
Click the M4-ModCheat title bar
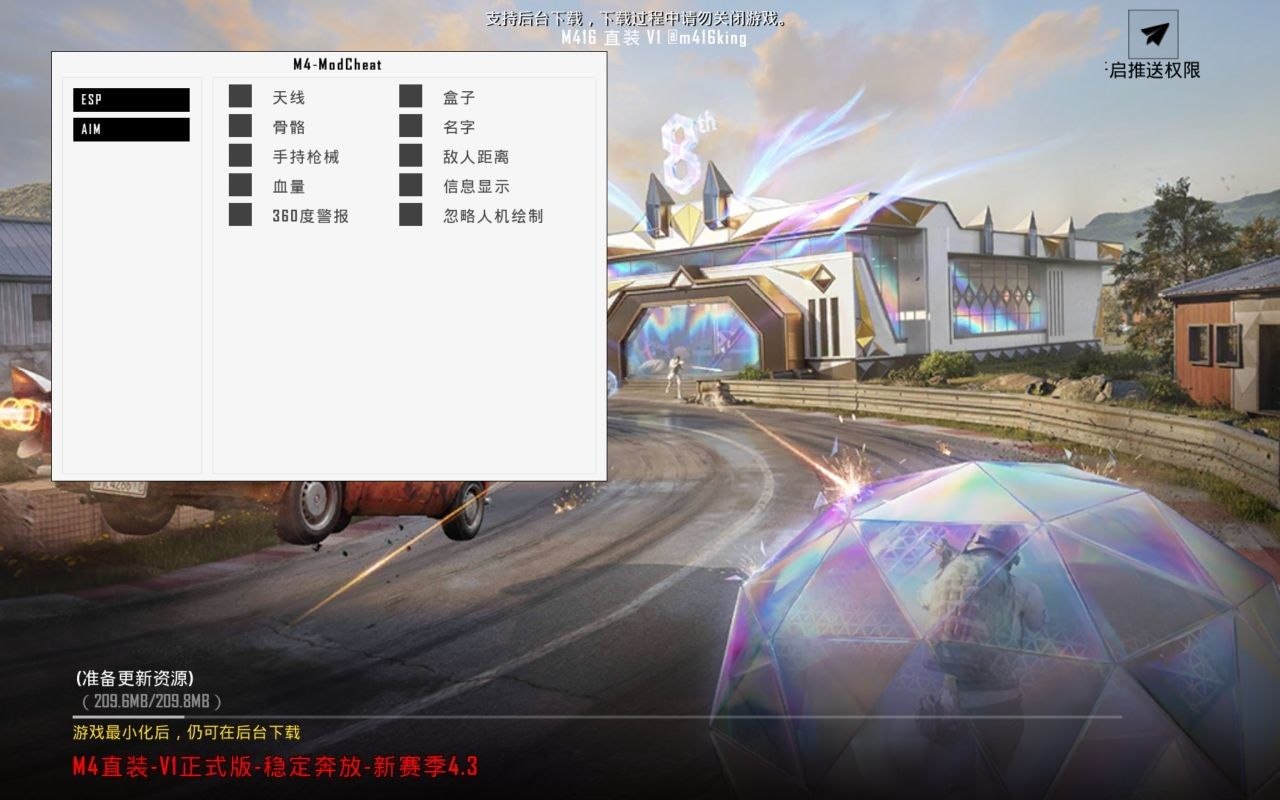point(328,64)
